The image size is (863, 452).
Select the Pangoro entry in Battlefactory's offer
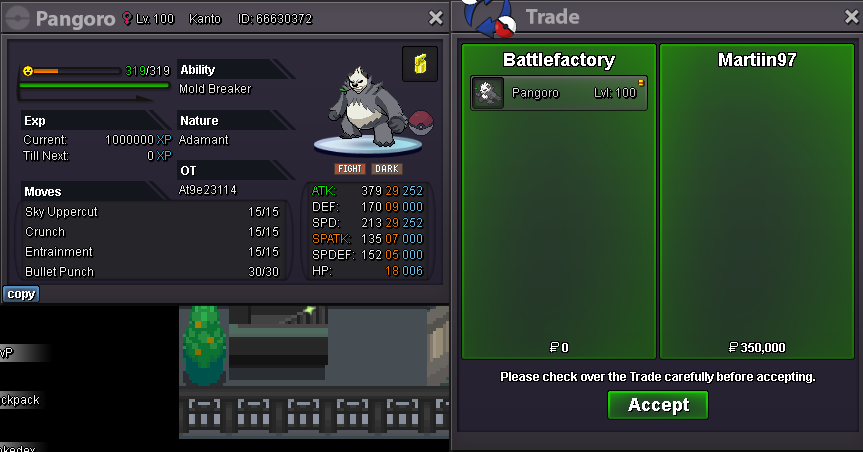click(x=558, y=93)
